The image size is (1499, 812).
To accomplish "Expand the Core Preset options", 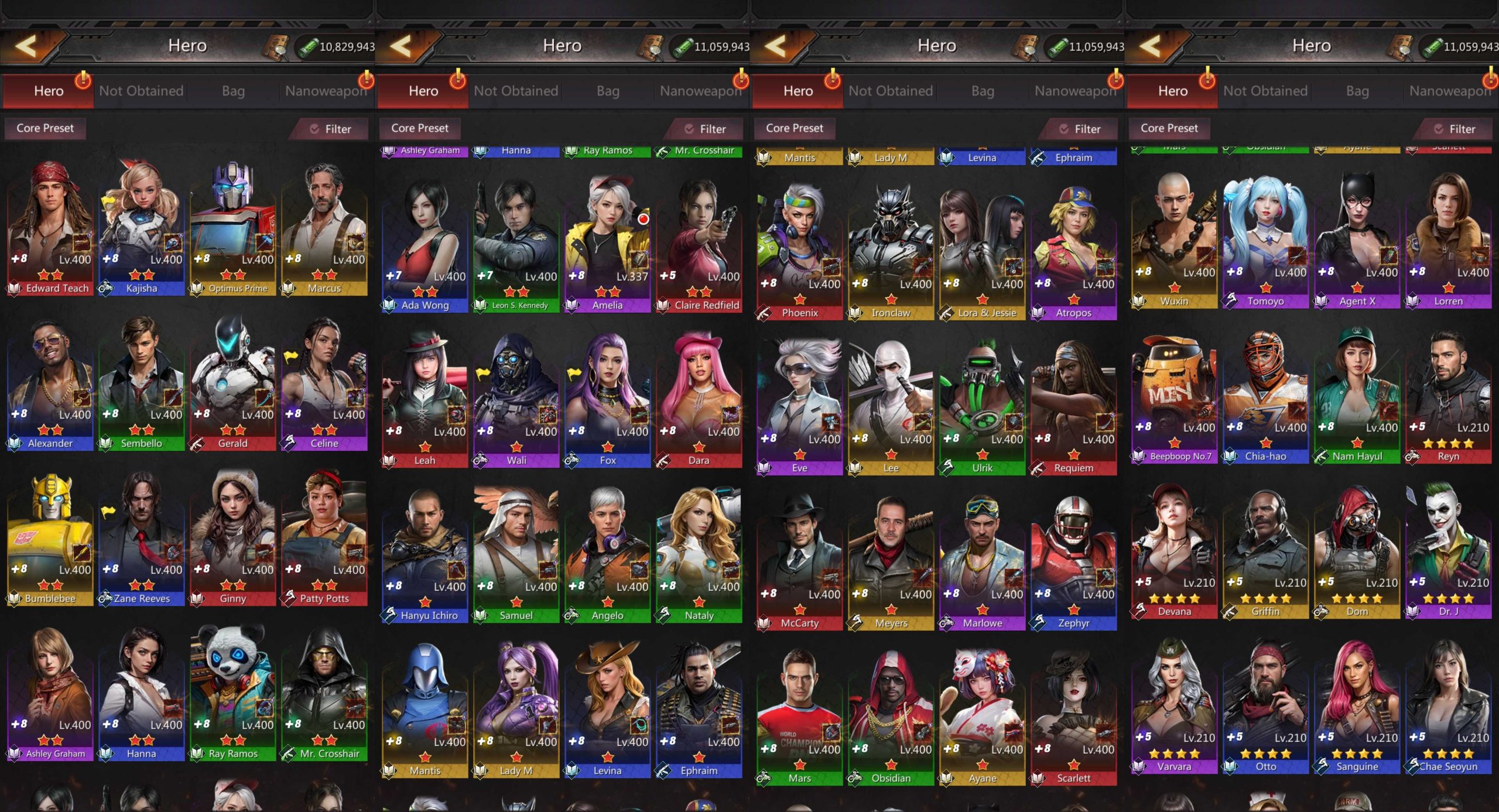I will (x=45, y=128).
